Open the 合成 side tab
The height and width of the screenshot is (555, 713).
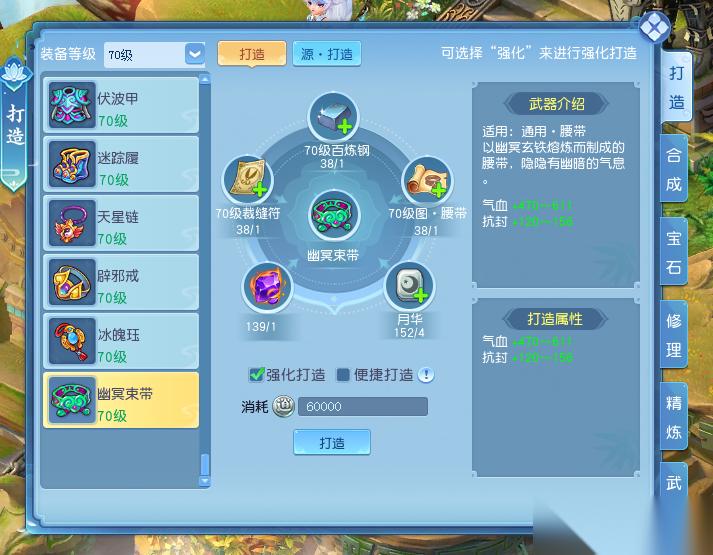coord(674,170)
